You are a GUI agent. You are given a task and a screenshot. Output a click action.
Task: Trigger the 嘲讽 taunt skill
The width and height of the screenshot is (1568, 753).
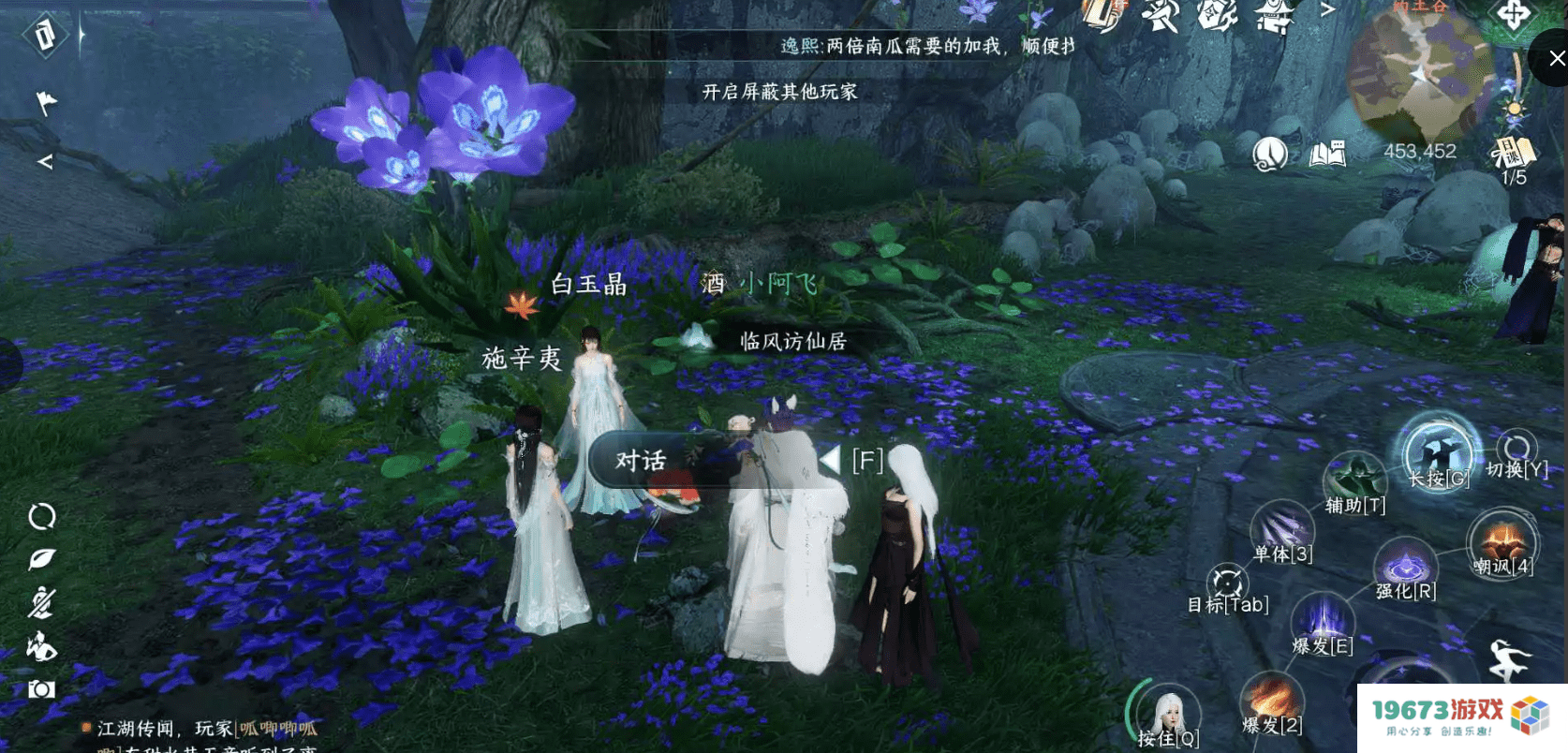click(1501, 542)
